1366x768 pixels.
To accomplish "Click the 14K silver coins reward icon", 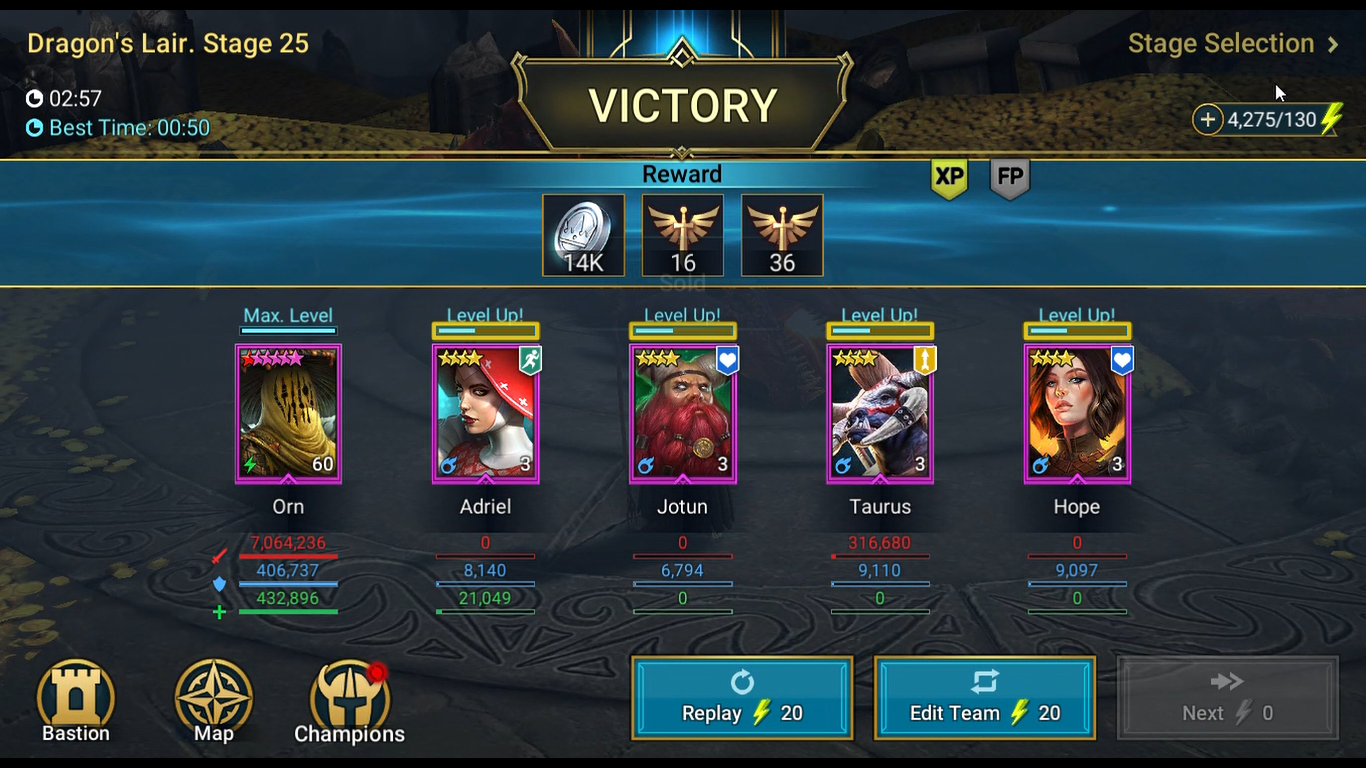I will [583, 235].
